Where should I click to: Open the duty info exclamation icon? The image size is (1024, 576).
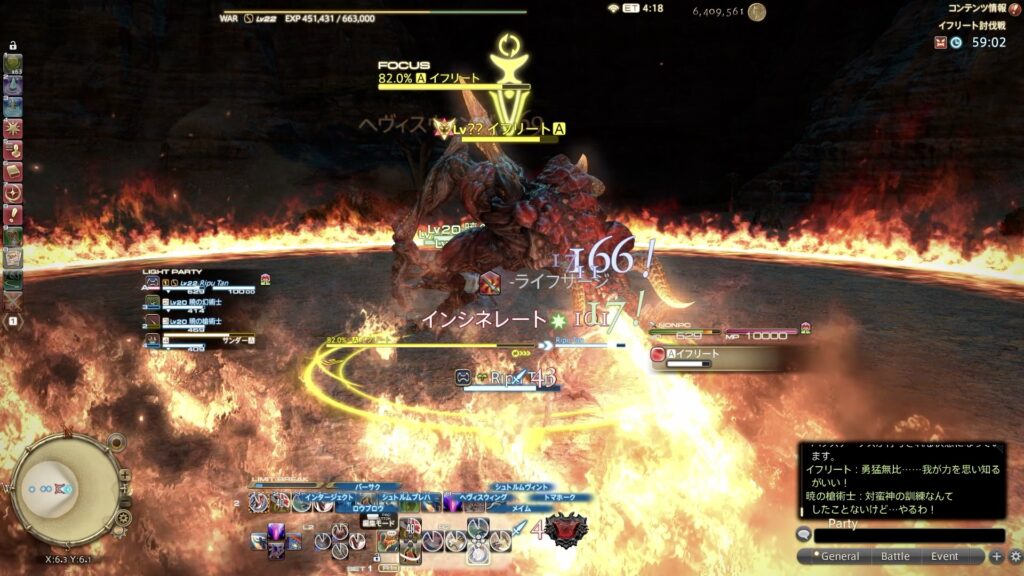1014,9
